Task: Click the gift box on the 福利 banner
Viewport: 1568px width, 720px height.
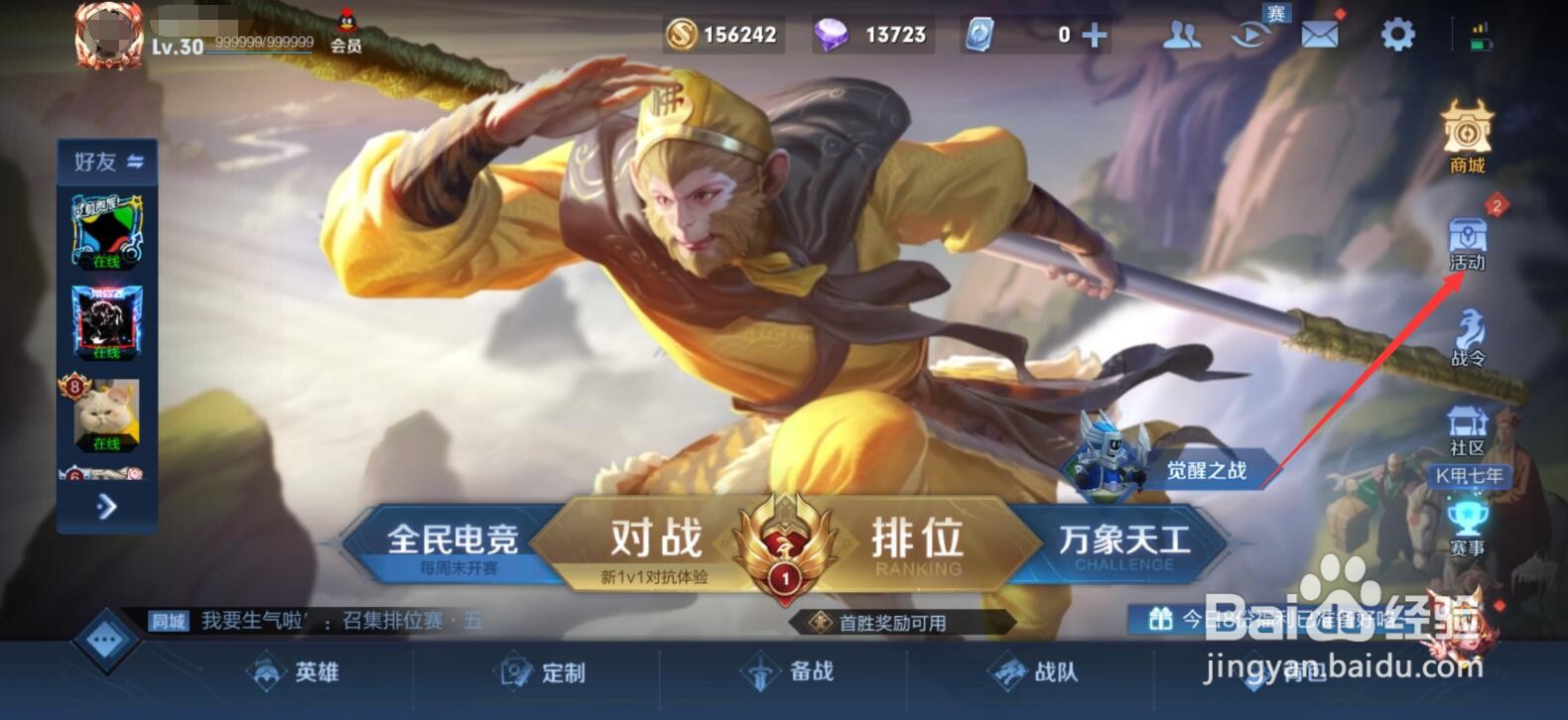Action: [x=1163, y=617]
